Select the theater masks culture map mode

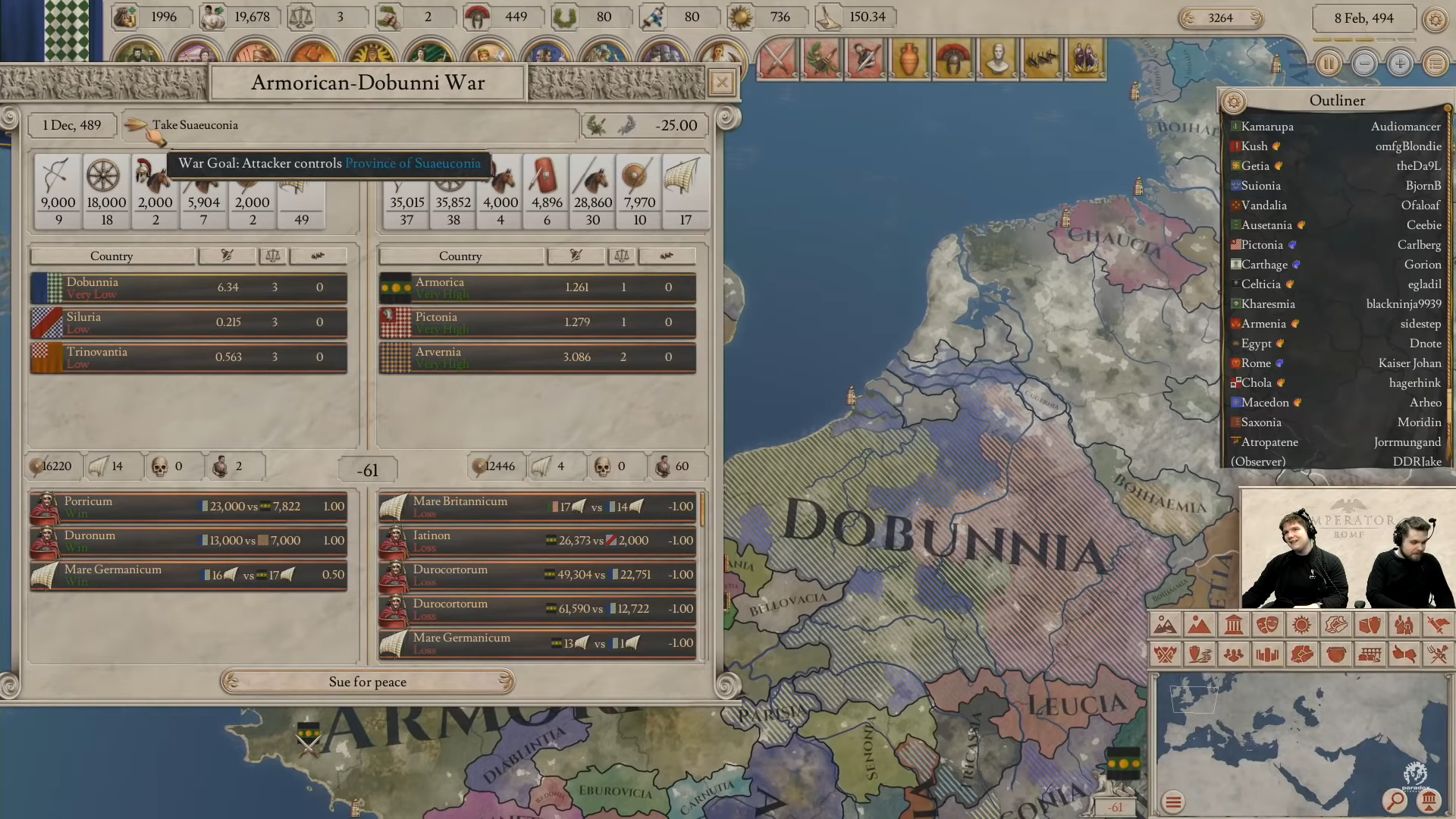tap(1268, 625)
